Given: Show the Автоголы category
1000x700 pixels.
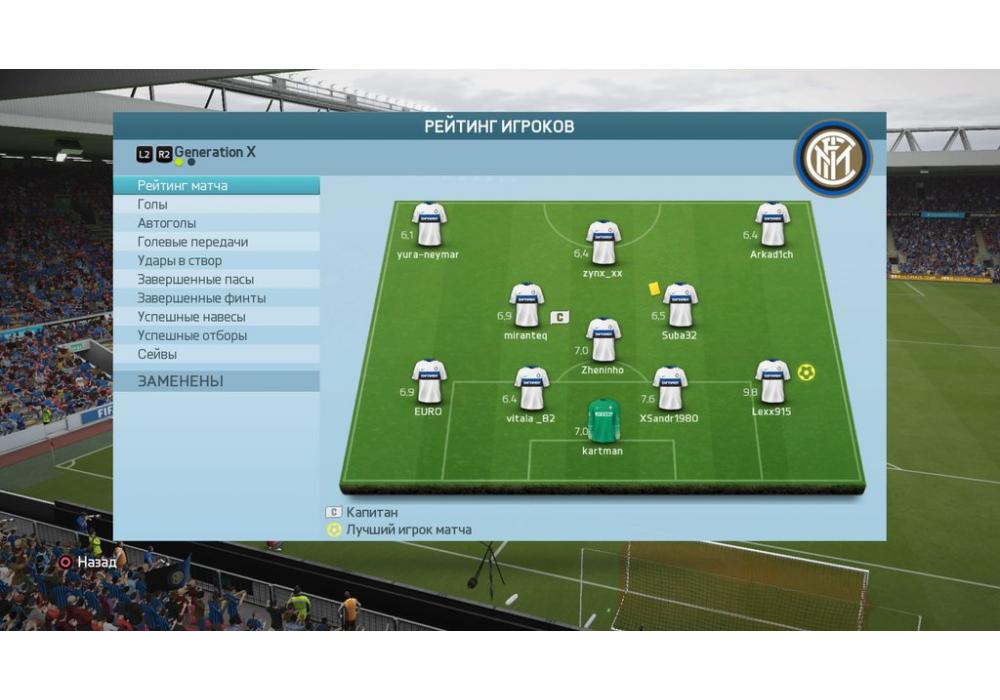Looking at the screenshot, I should pos(167,224).
